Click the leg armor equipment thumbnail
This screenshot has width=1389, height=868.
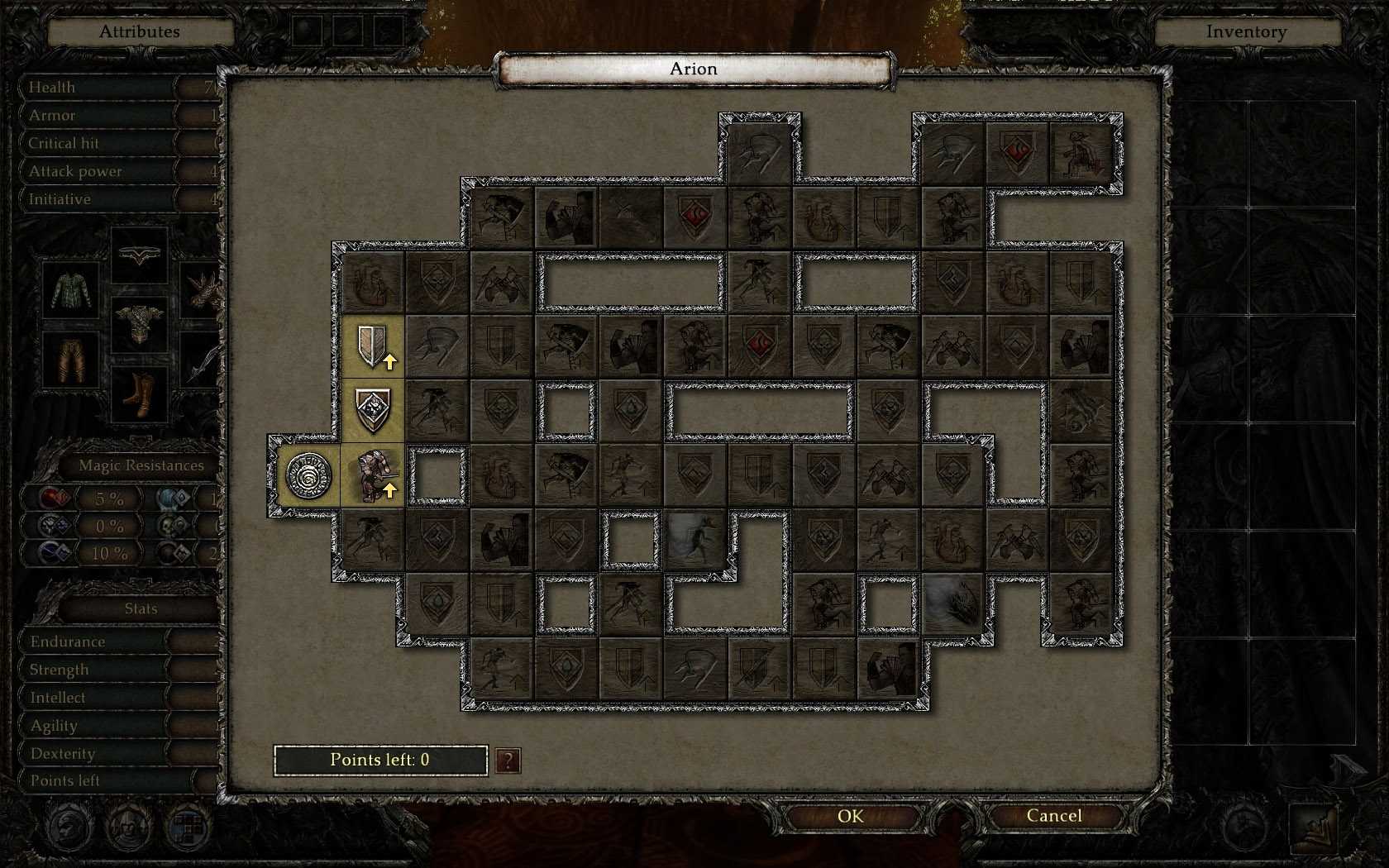[69, 359]
